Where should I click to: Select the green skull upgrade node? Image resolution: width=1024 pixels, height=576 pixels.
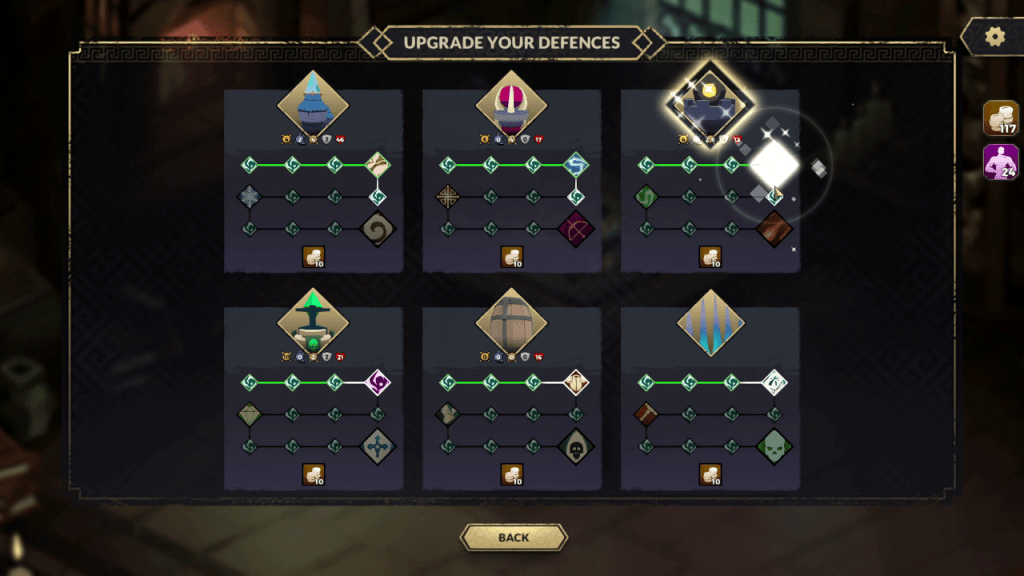point(774,446)
